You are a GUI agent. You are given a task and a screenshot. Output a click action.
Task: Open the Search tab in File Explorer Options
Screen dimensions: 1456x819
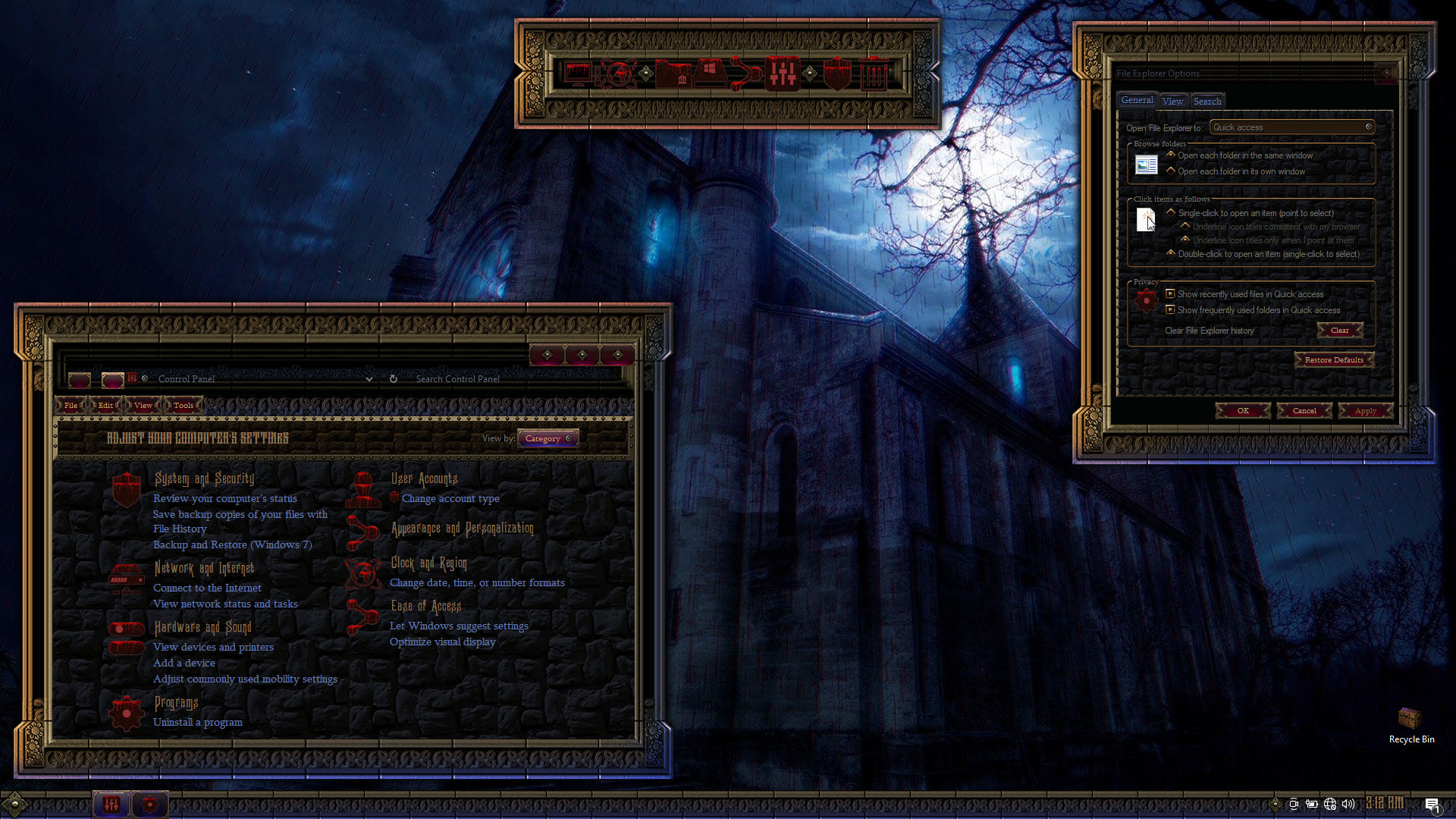pyautogui.click(x=1207, y=101)
